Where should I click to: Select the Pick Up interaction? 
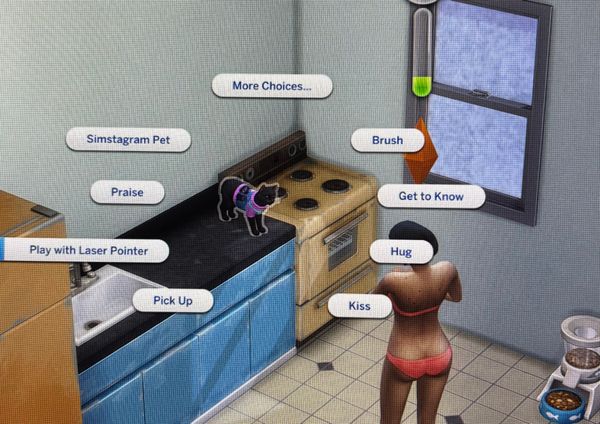click(x=172, y=300)
